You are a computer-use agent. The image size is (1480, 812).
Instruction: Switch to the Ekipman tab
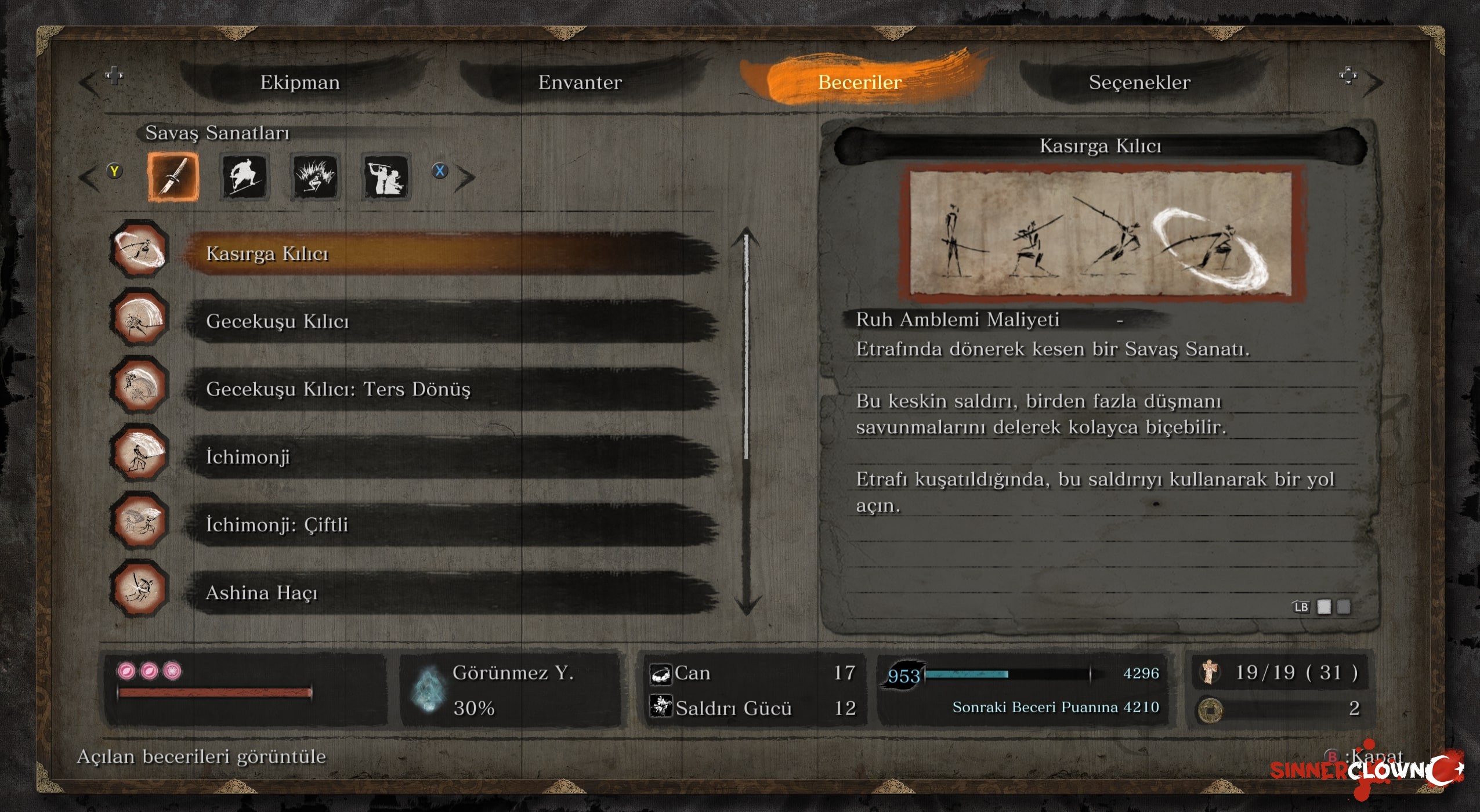(300, 82)
